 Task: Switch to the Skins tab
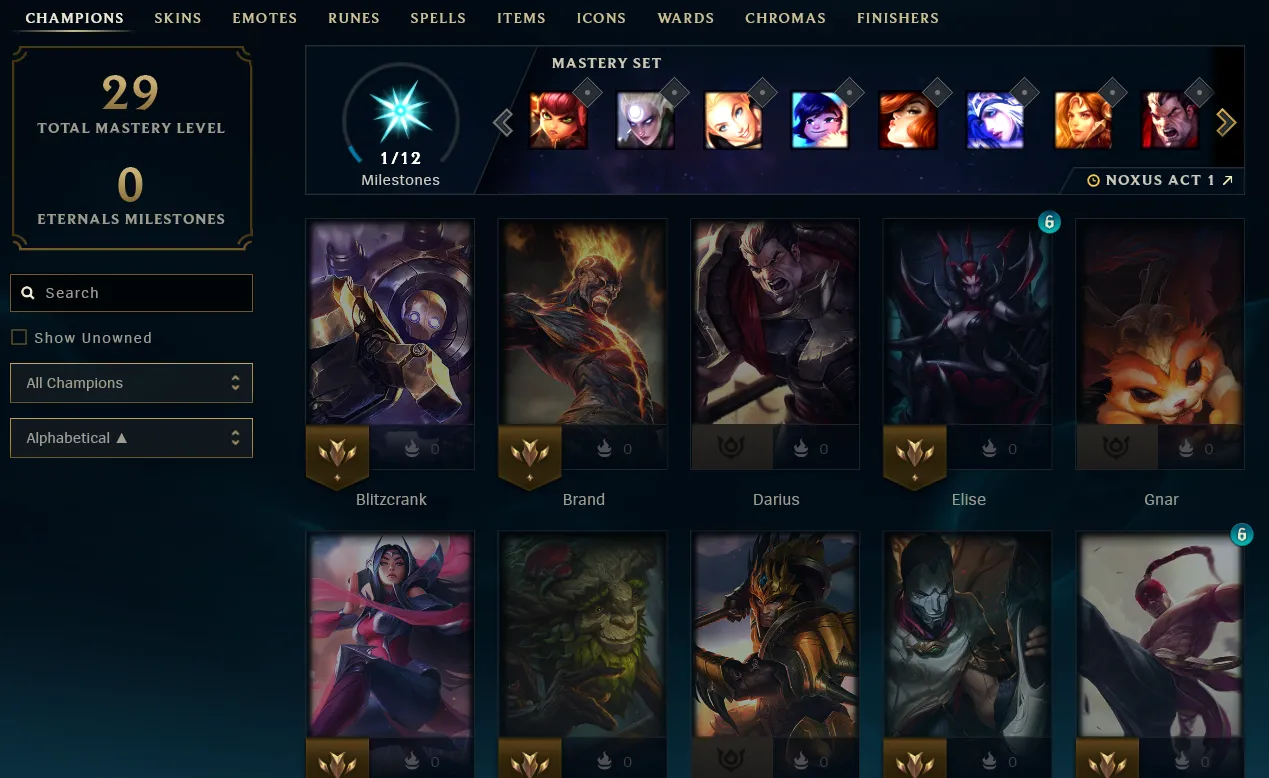[x=178, y=18]
